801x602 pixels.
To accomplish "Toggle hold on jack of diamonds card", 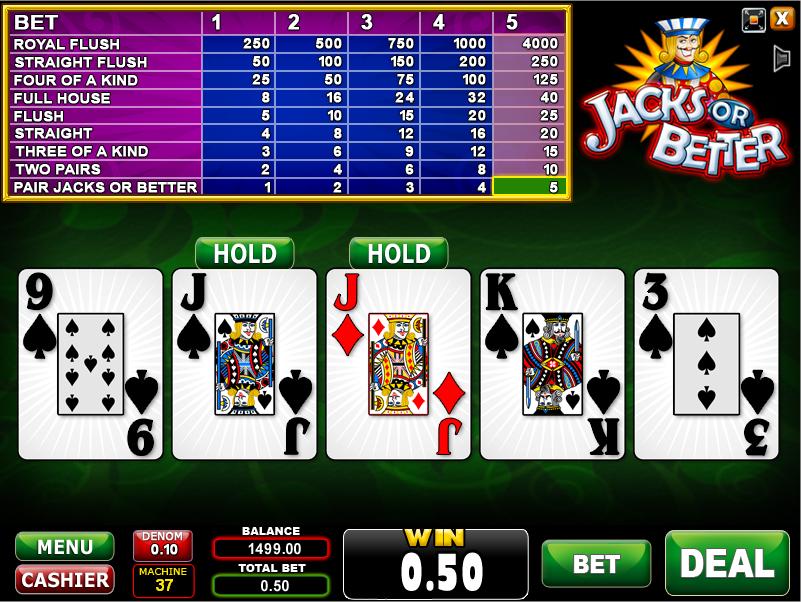I will coord(398,364).
